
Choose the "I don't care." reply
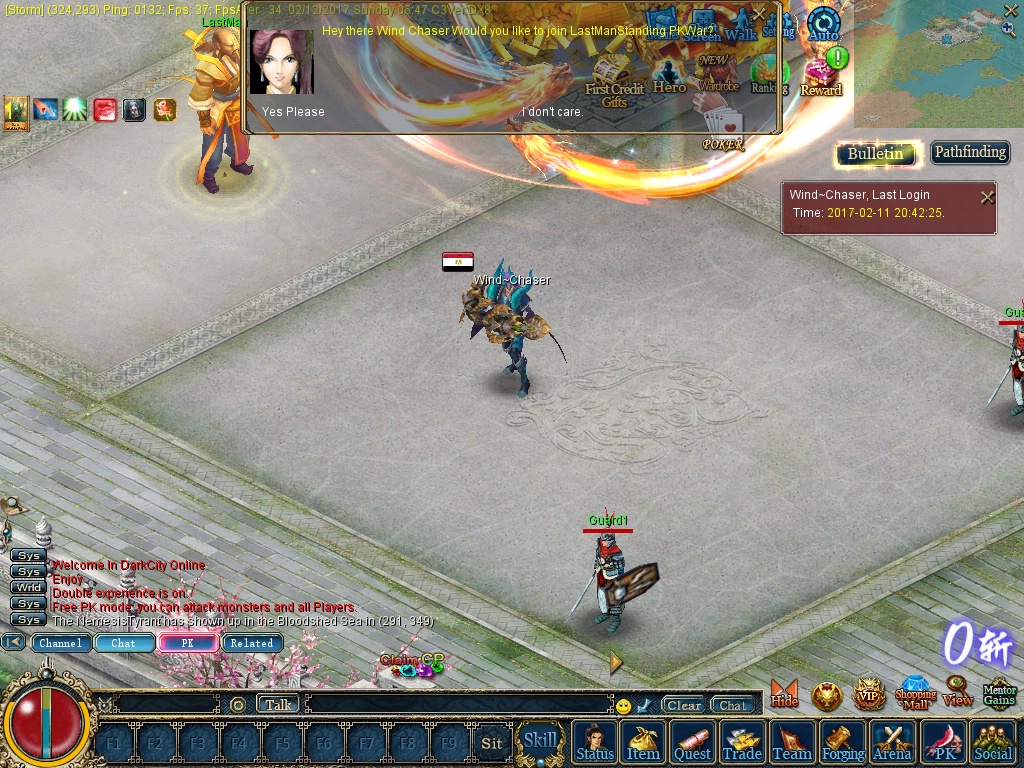552,112
